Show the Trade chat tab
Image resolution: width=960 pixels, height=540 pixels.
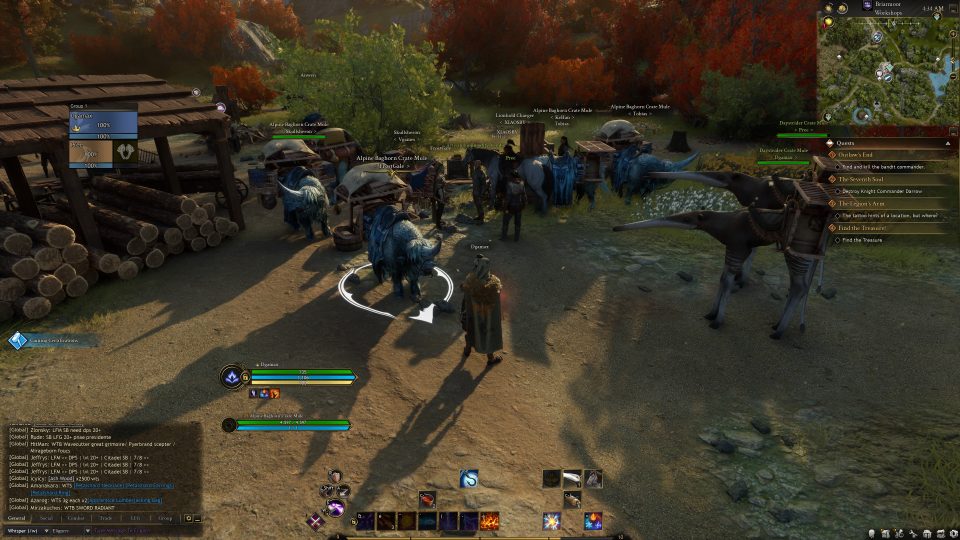click(x=106, y=518)
